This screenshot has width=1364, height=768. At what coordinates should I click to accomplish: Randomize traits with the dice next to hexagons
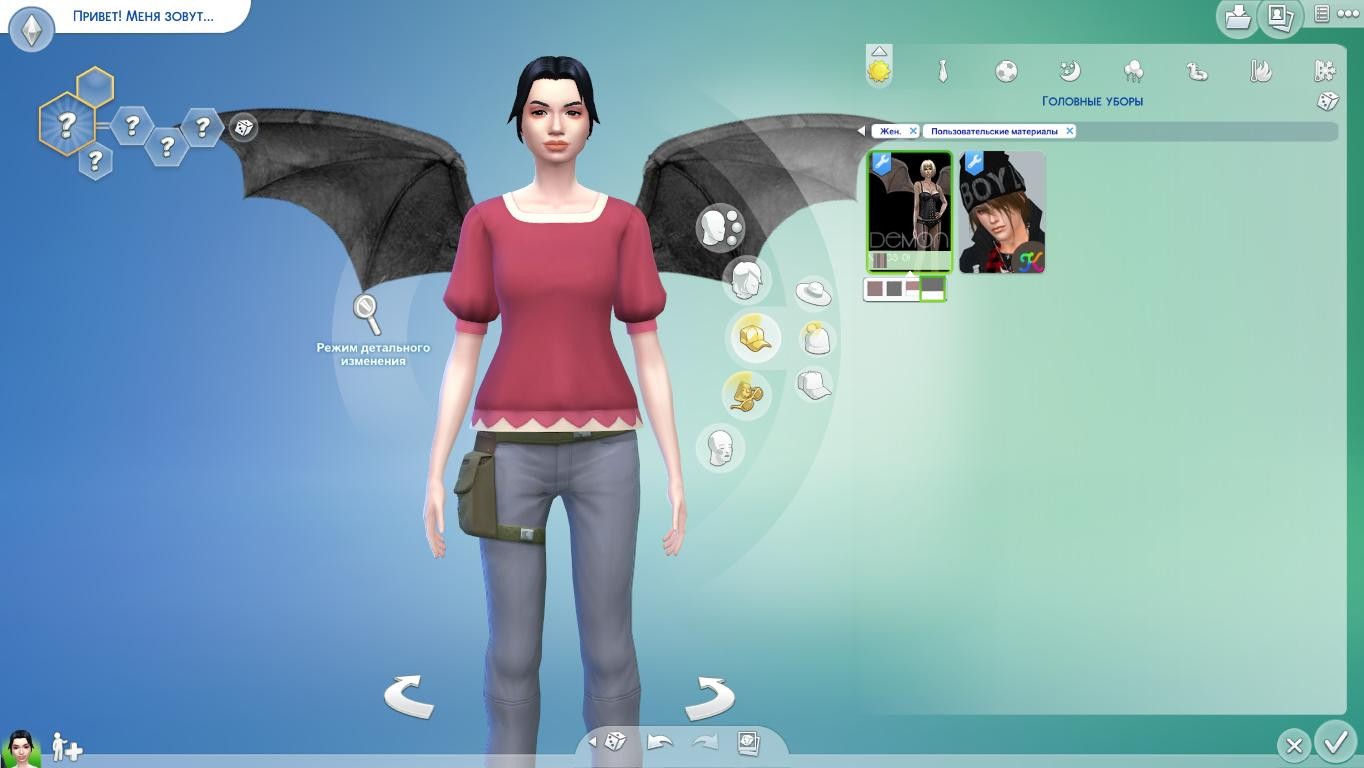click(x=243, y=127)
